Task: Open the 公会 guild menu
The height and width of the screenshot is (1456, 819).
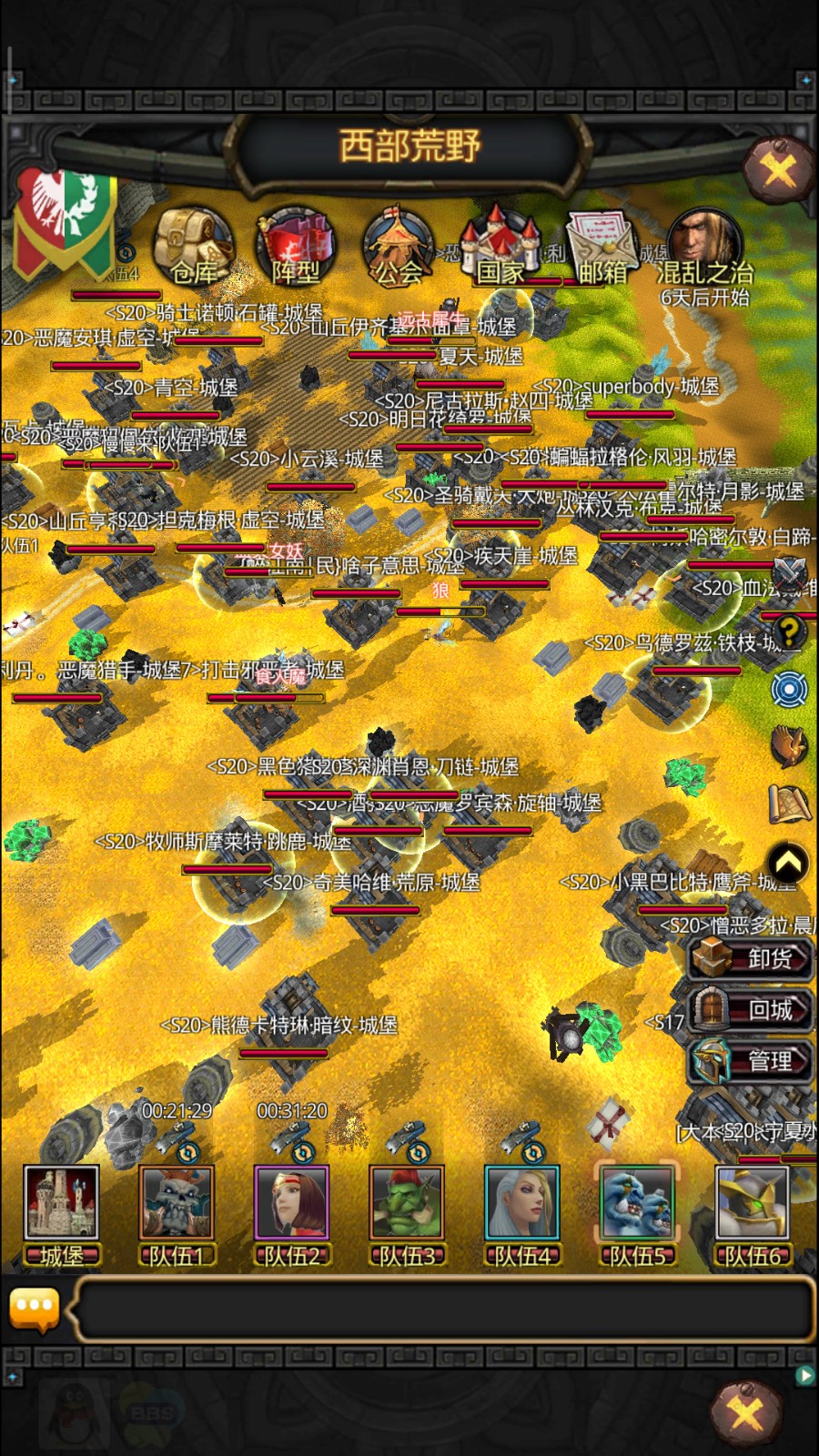Action: point(398,246)
